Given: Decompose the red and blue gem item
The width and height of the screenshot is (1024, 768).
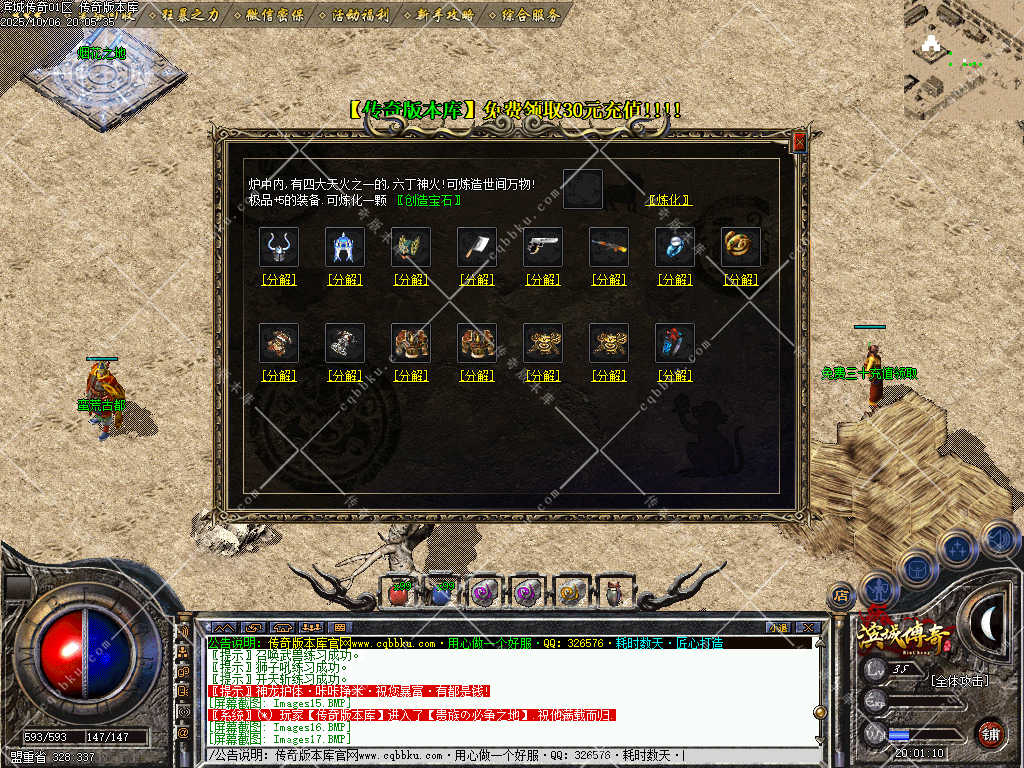Looking at the screenshot, I should click(675, 376).
